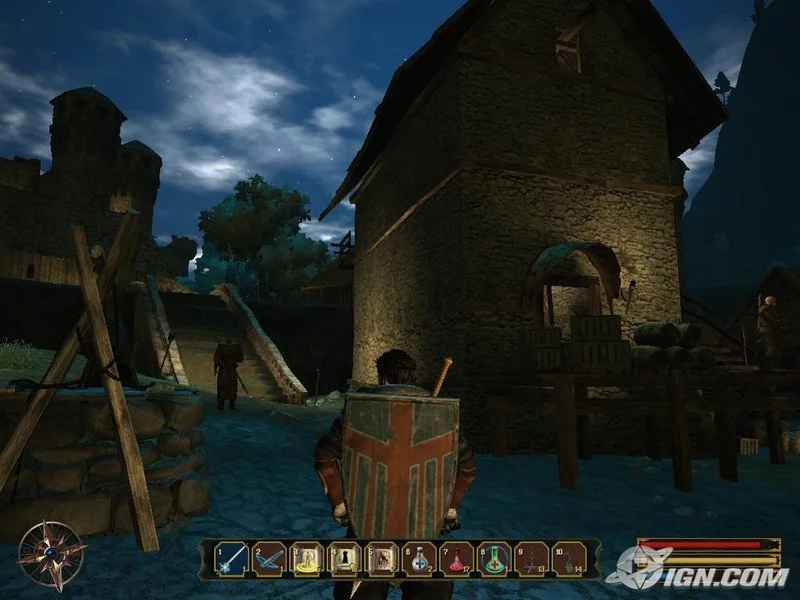The image size is (800, 600).
Task: Activate the keyhole scroll in slot 4
Action: (344, 558)
